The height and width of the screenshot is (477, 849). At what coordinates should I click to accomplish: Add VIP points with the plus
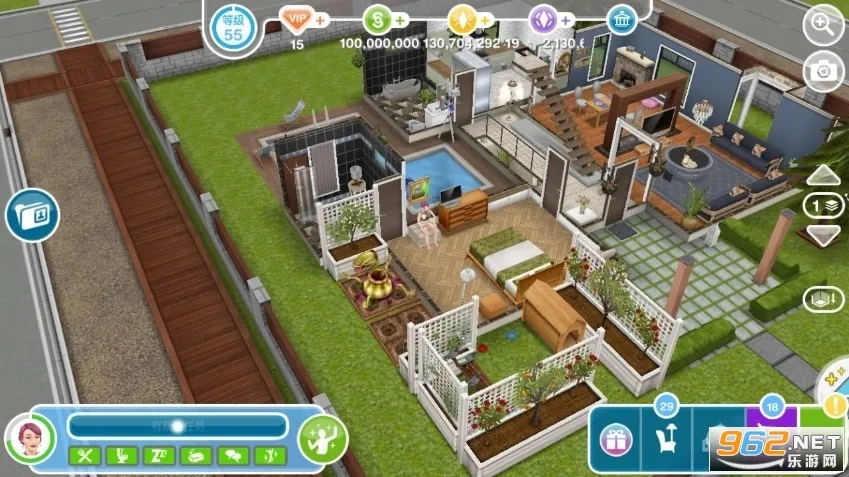tap(320, 19)
